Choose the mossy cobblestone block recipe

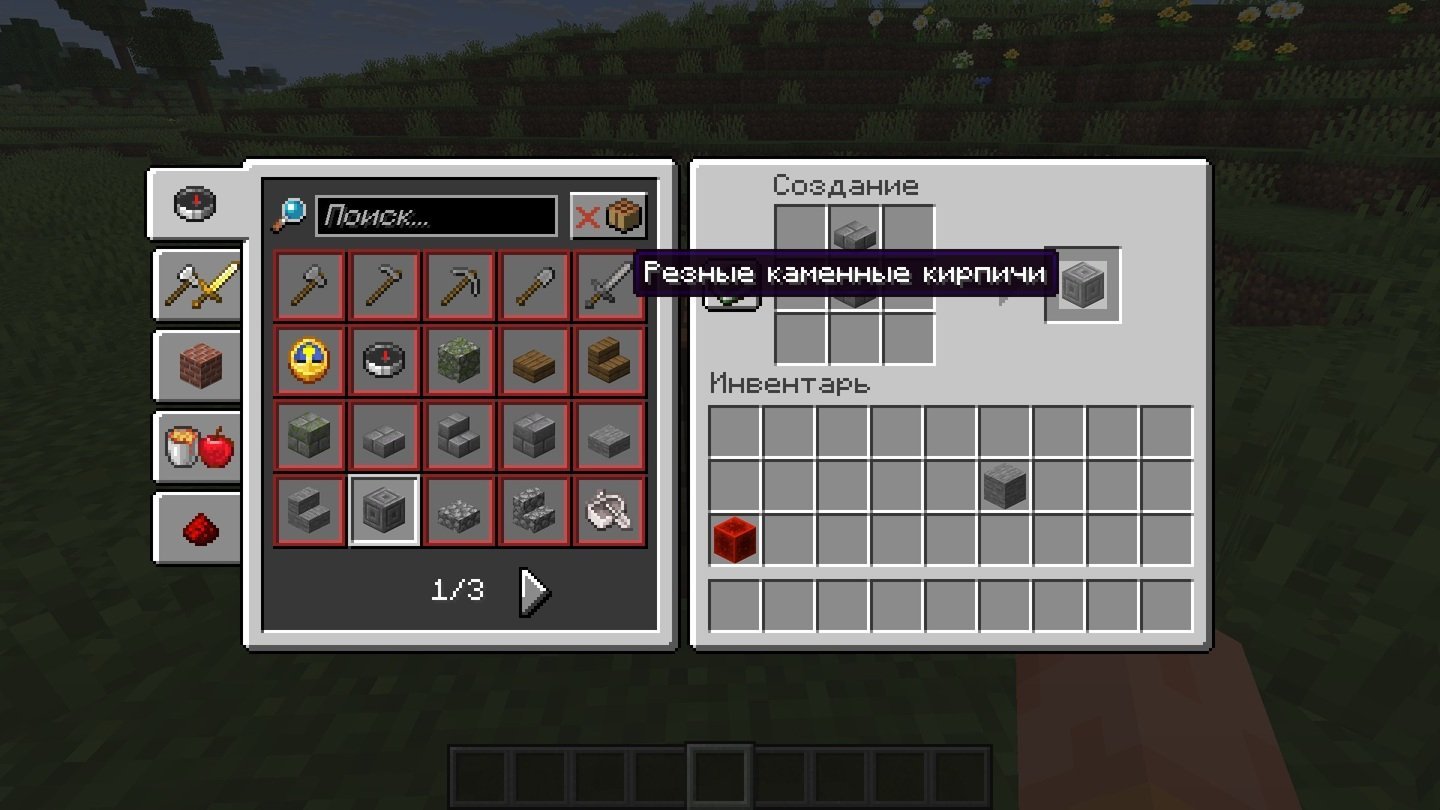[x=460, y=362]
